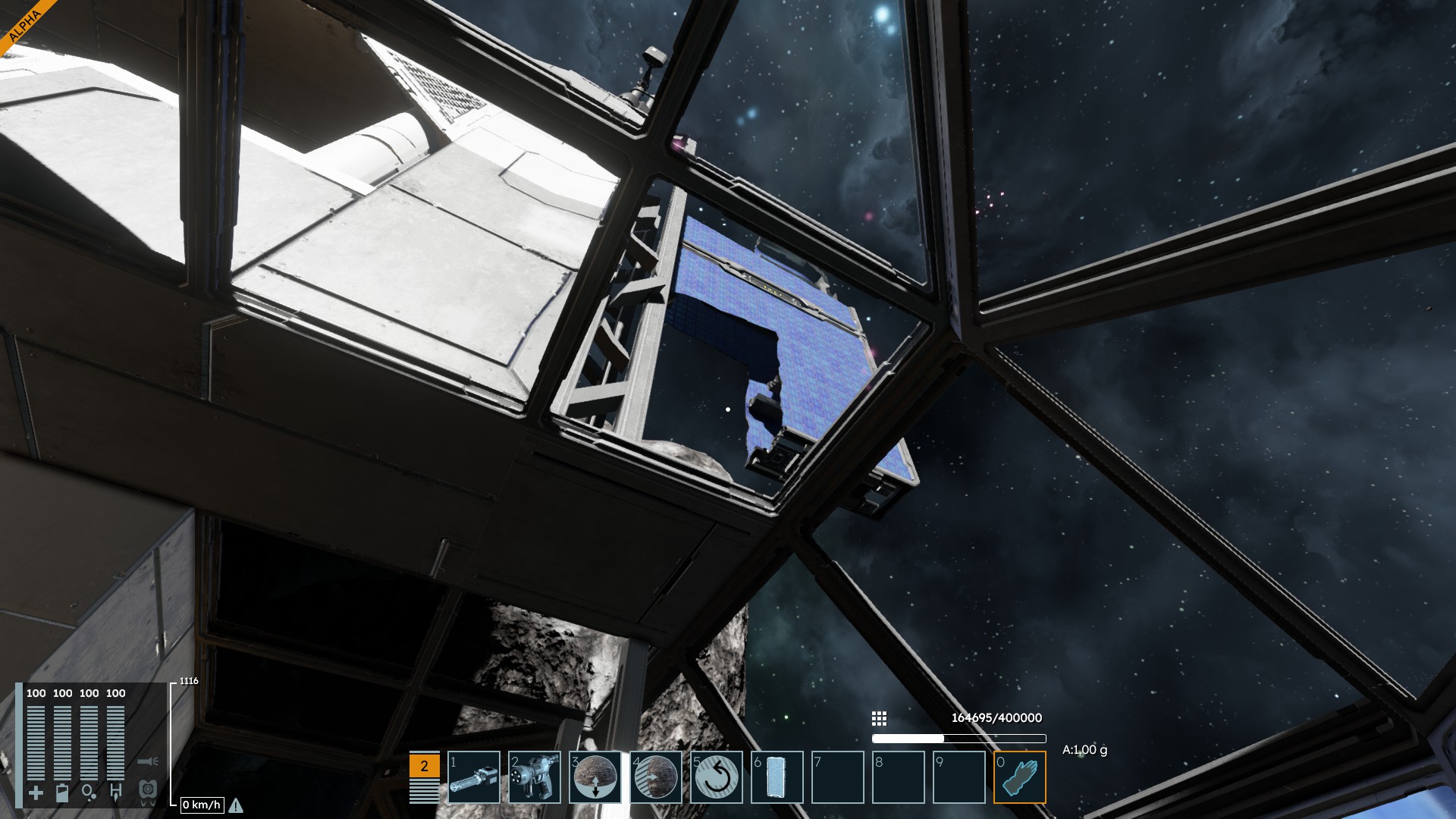Image resolution: width=1456 pixels, height=819 pixels.
Task: Equip the handgun in hotbar slot 2
Action: coord(535,777)
